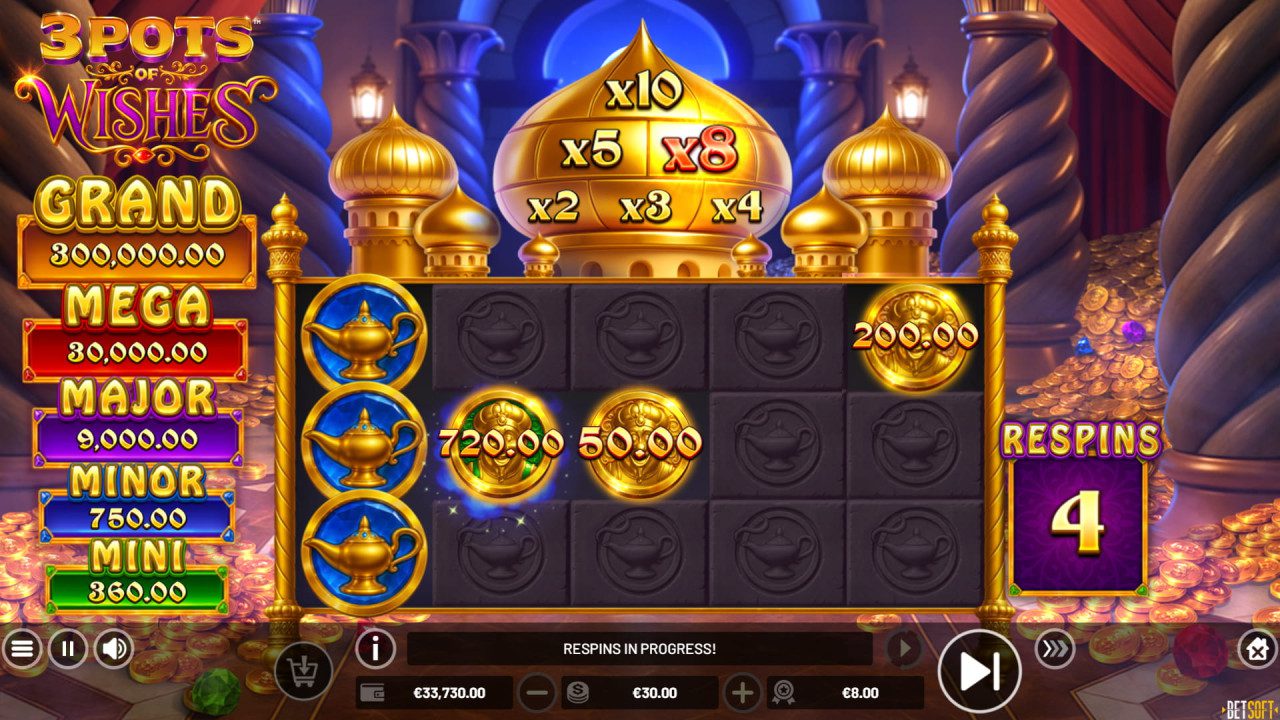Click the coin stack icon beside the bet amount
Screen dimensions: 1280x720
tap(577, 690)
